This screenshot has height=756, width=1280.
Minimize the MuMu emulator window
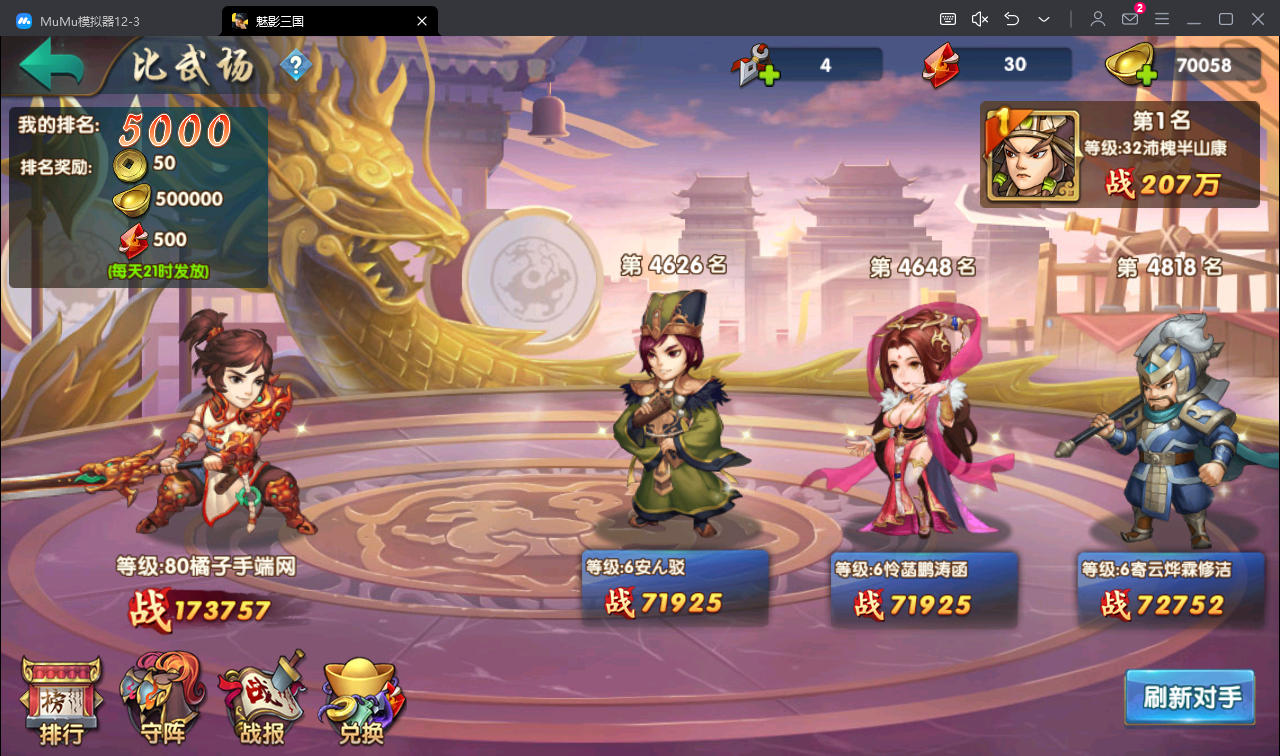point(1193,19)
